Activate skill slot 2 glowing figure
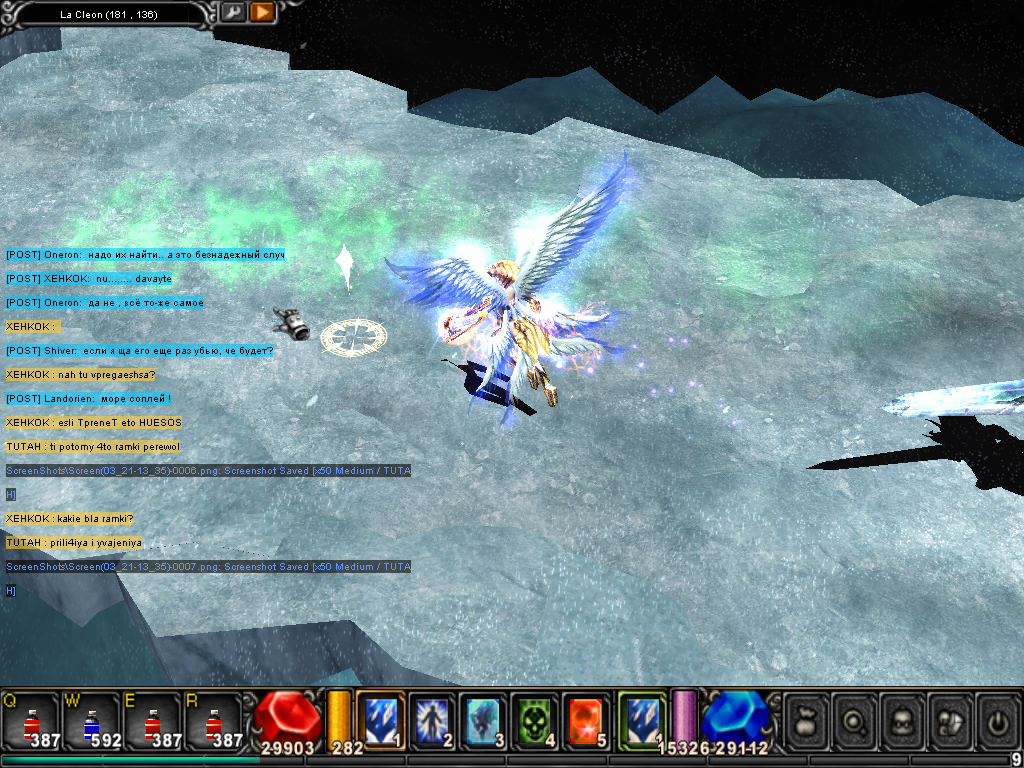Viewport: 1024px width, 768px height. [x=432, y=720]
